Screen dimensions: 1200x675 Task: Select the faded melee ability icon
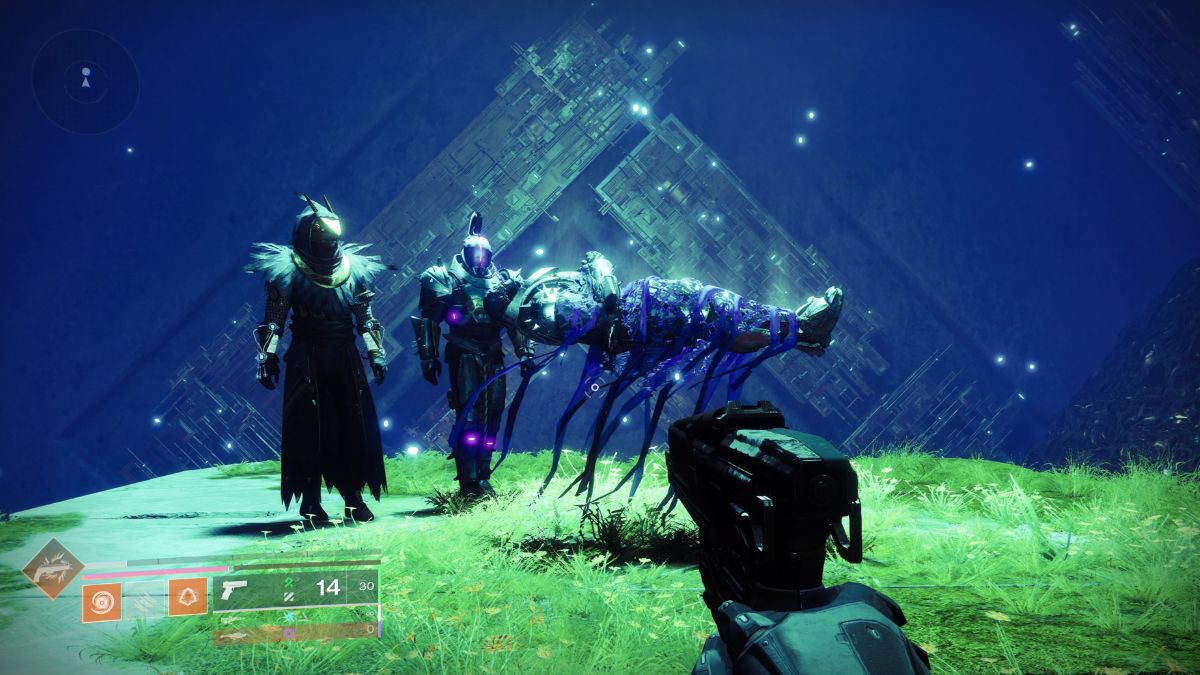pyautogui.click(x=144, y=601)
